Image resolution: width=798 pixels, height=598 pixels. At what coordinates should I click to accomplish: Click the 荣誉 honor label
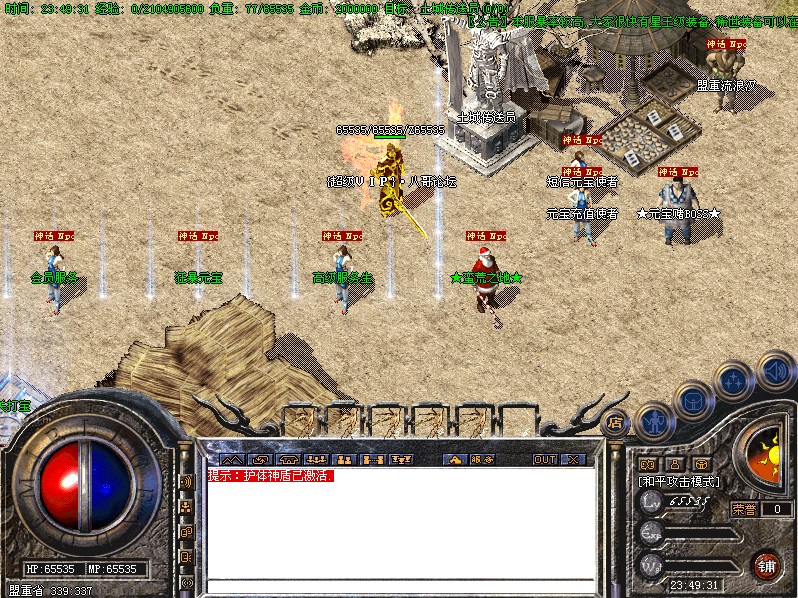[744, 509]
